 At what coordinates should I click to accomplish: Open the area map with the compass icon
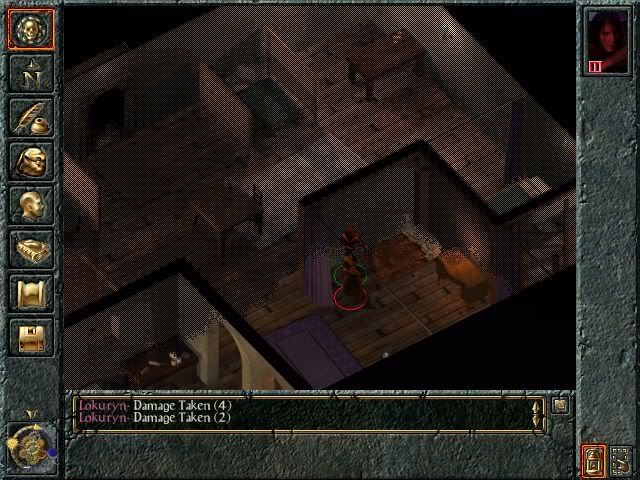30,73
